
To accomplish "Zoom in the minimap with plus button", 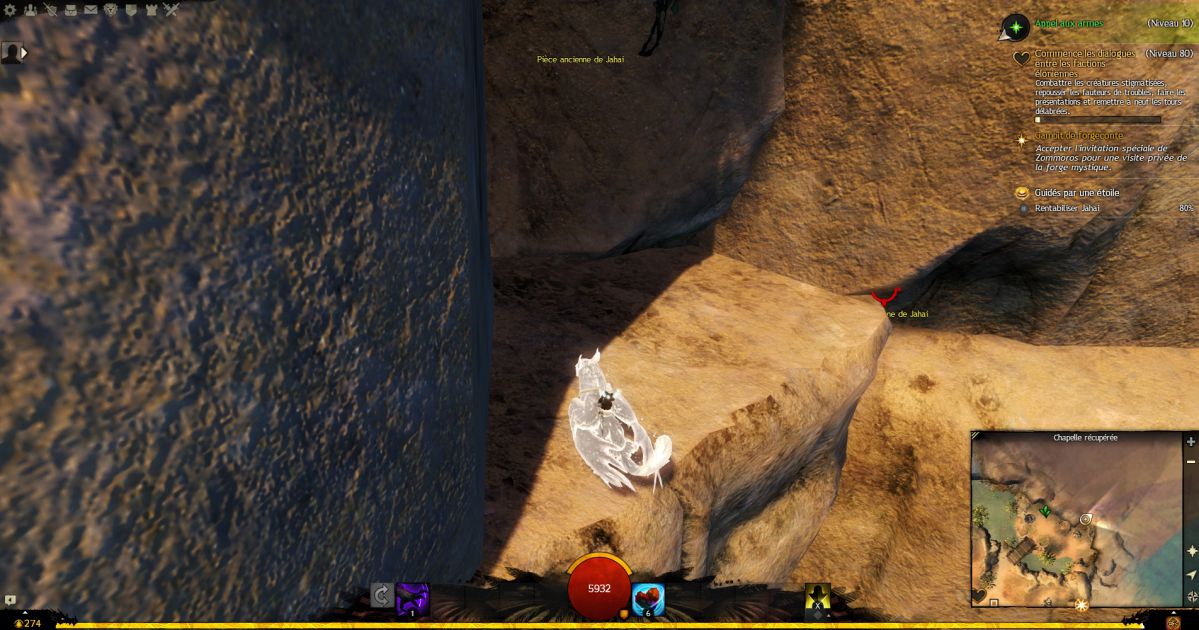I will click(x=1191, y=442).
